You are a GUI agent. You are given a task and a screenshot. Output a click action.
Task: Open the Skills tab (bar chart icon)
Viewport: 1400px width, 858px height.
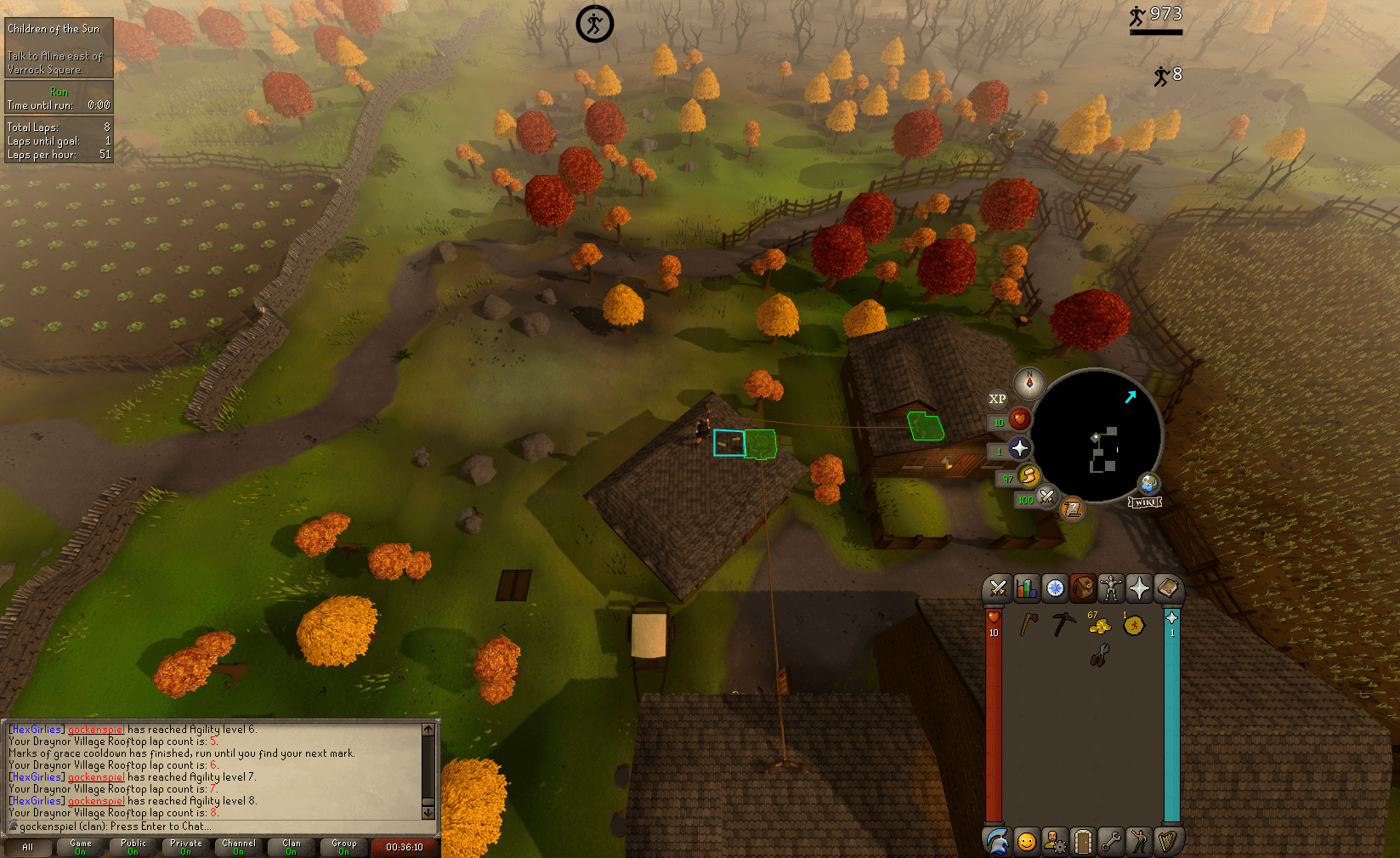(1026, 588)
